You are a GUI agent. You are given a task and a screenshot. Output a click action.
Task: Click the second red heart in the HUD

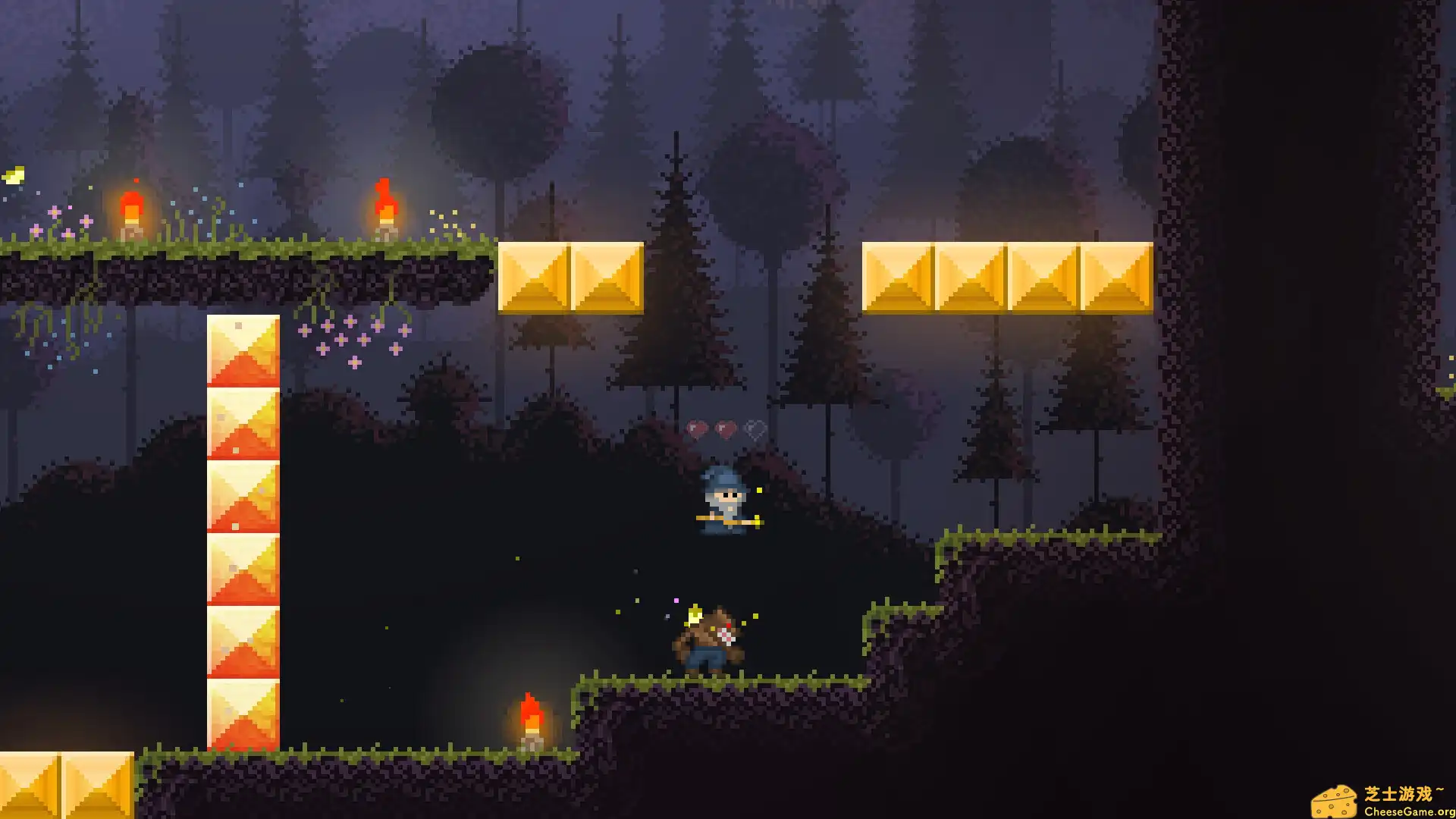(x=726, y=429)
